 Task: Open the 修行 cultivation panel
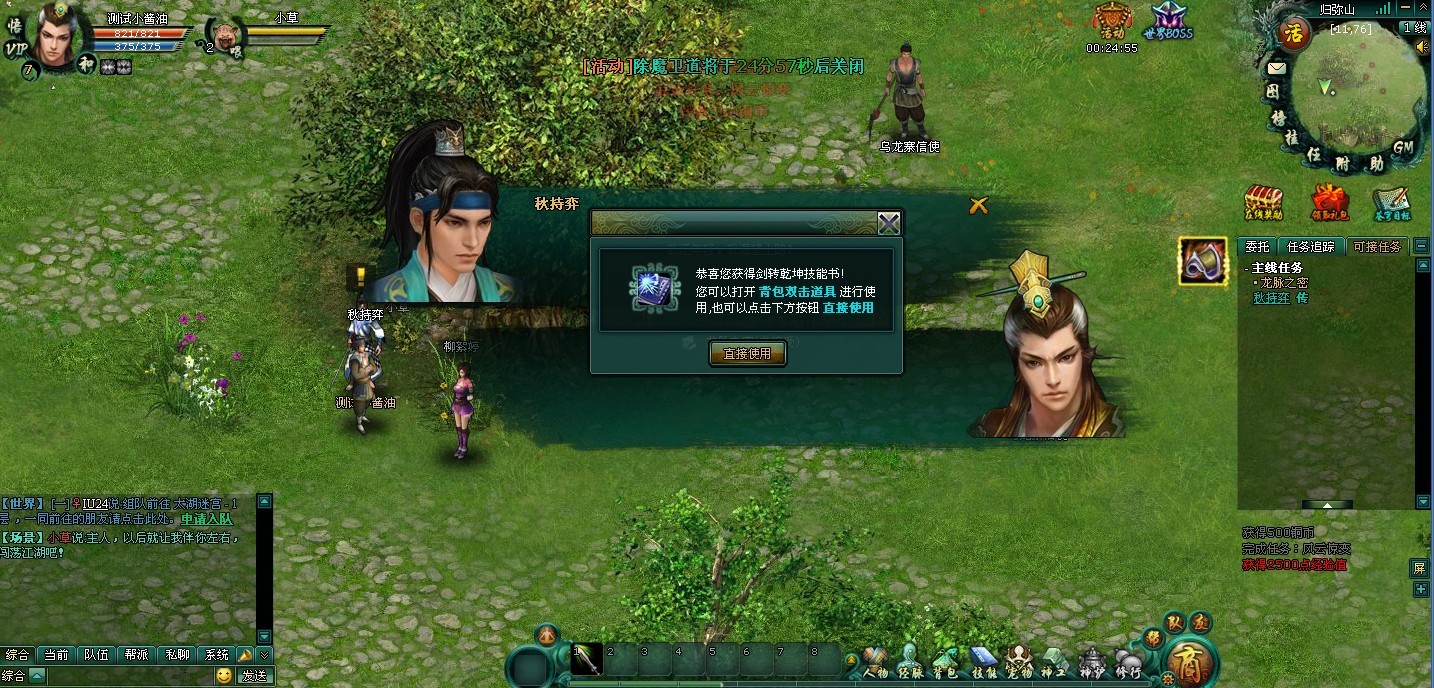[1128, 663]
